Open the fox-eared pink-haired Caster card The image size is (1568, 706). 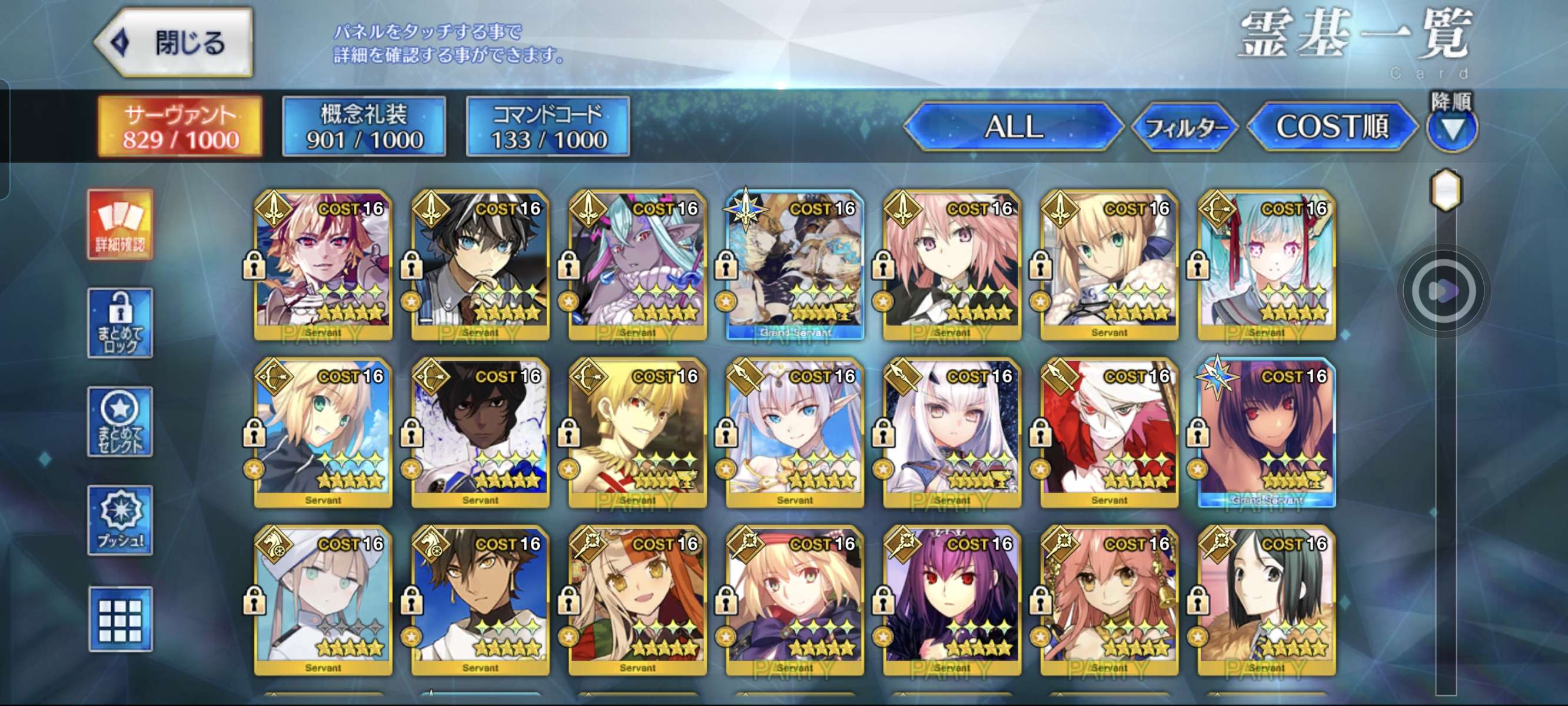coord(1109,601)
